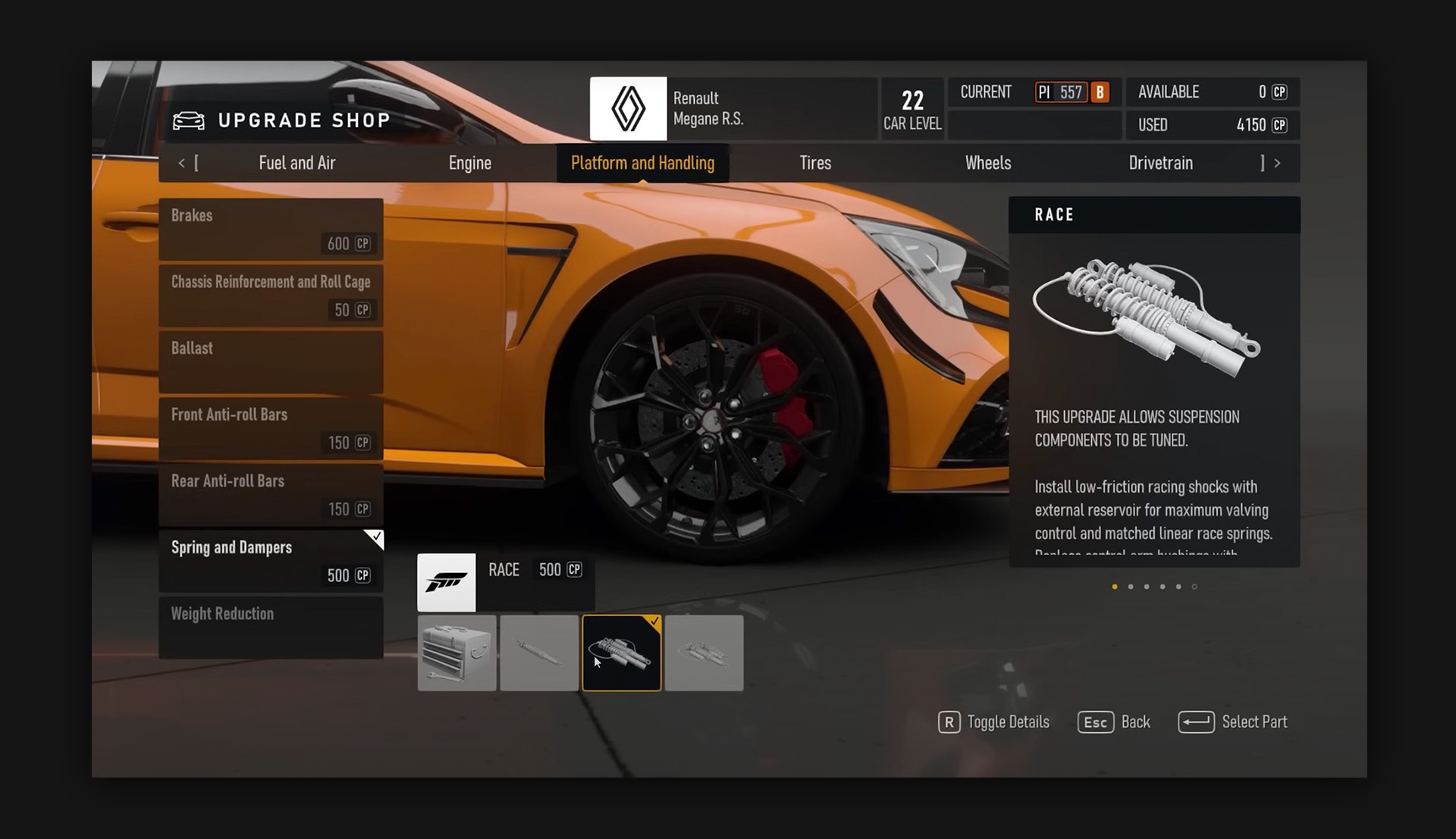Select the Spring and Dampers entry
Image resolution: width=1456 pixels, height=839 pixels.
click(x=271, y=561)
